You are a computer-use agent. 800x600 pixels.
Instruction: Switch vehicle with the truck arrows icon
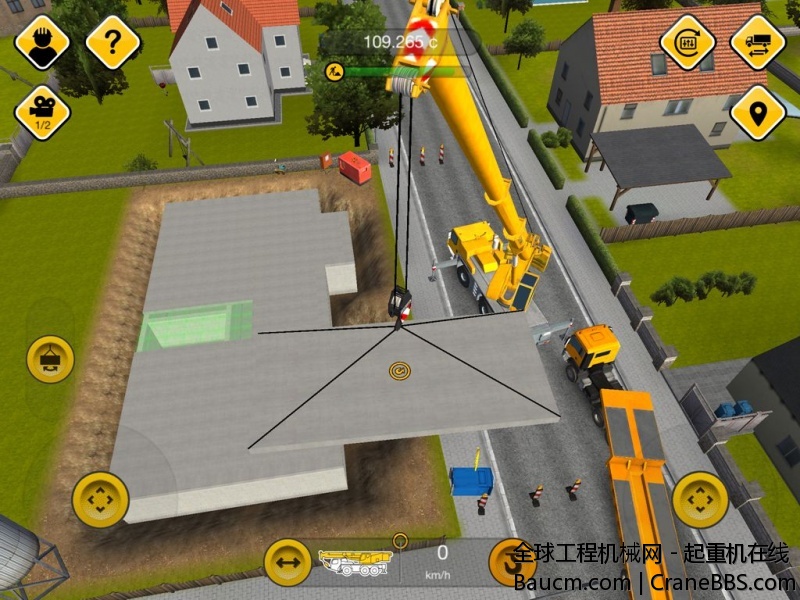[757, 42]
